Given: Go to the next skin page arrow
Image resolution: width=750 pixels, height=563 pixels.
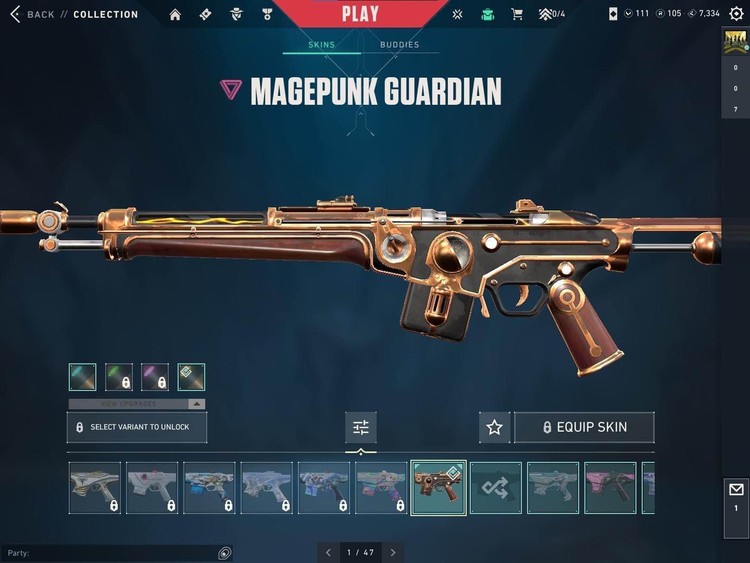Looking at the screenshot, I should [x=393, y=552].
